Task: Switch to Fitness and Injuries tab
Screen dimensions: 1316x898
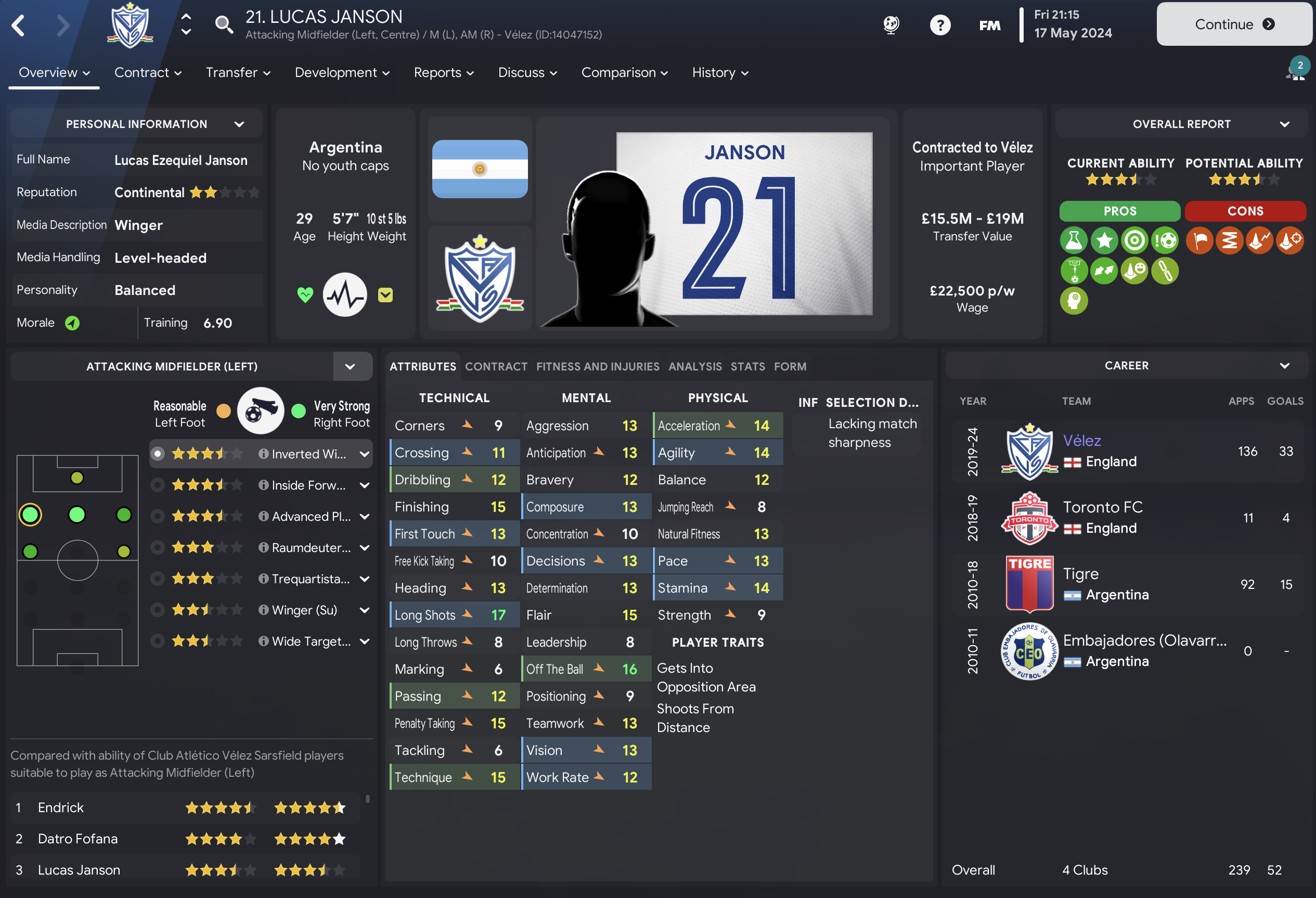Action: point(598,367)
